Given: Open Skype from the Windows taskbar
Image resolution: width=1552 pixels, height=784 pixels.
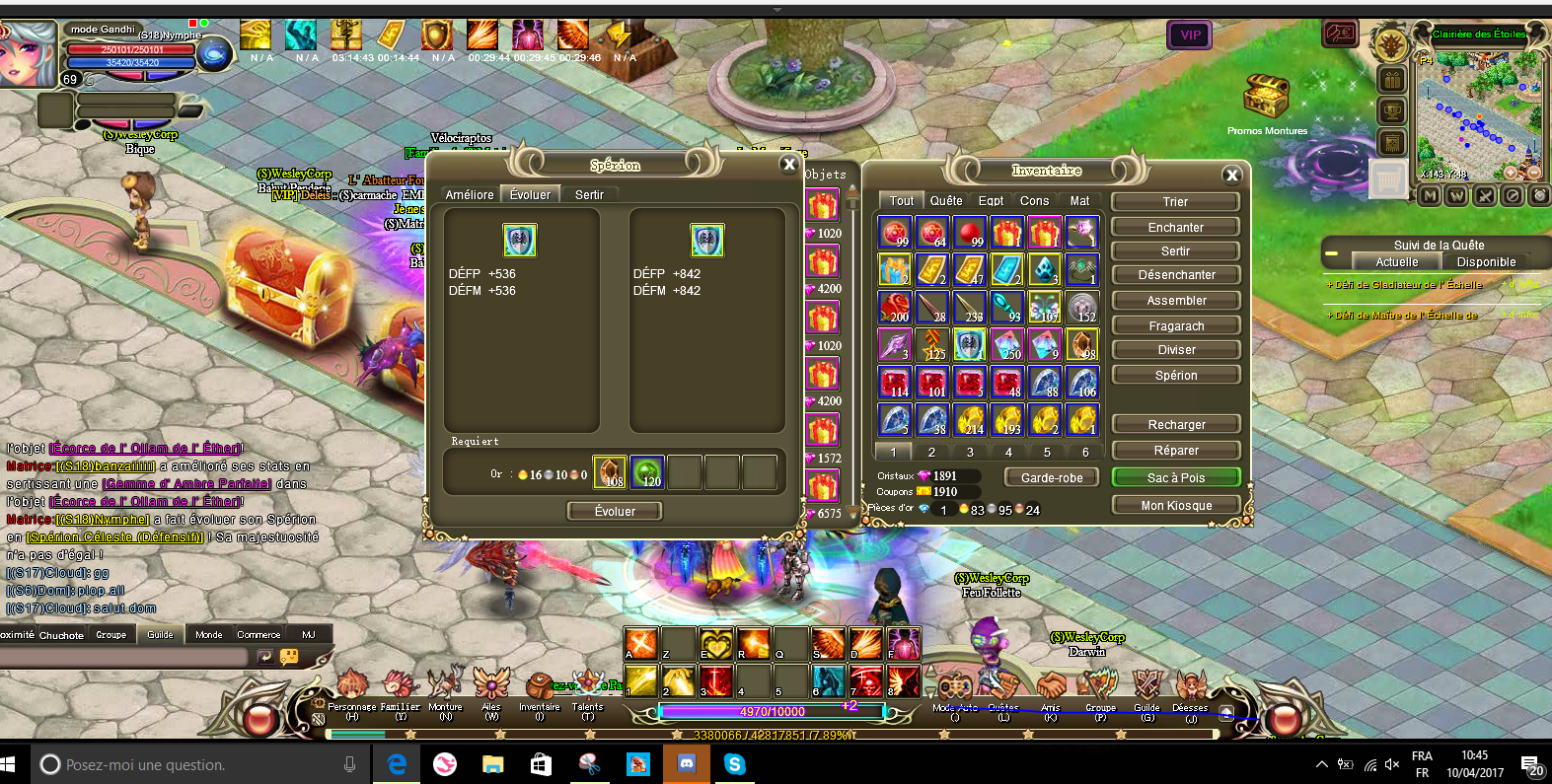Looking at the screenshot, I should [734, 764].
